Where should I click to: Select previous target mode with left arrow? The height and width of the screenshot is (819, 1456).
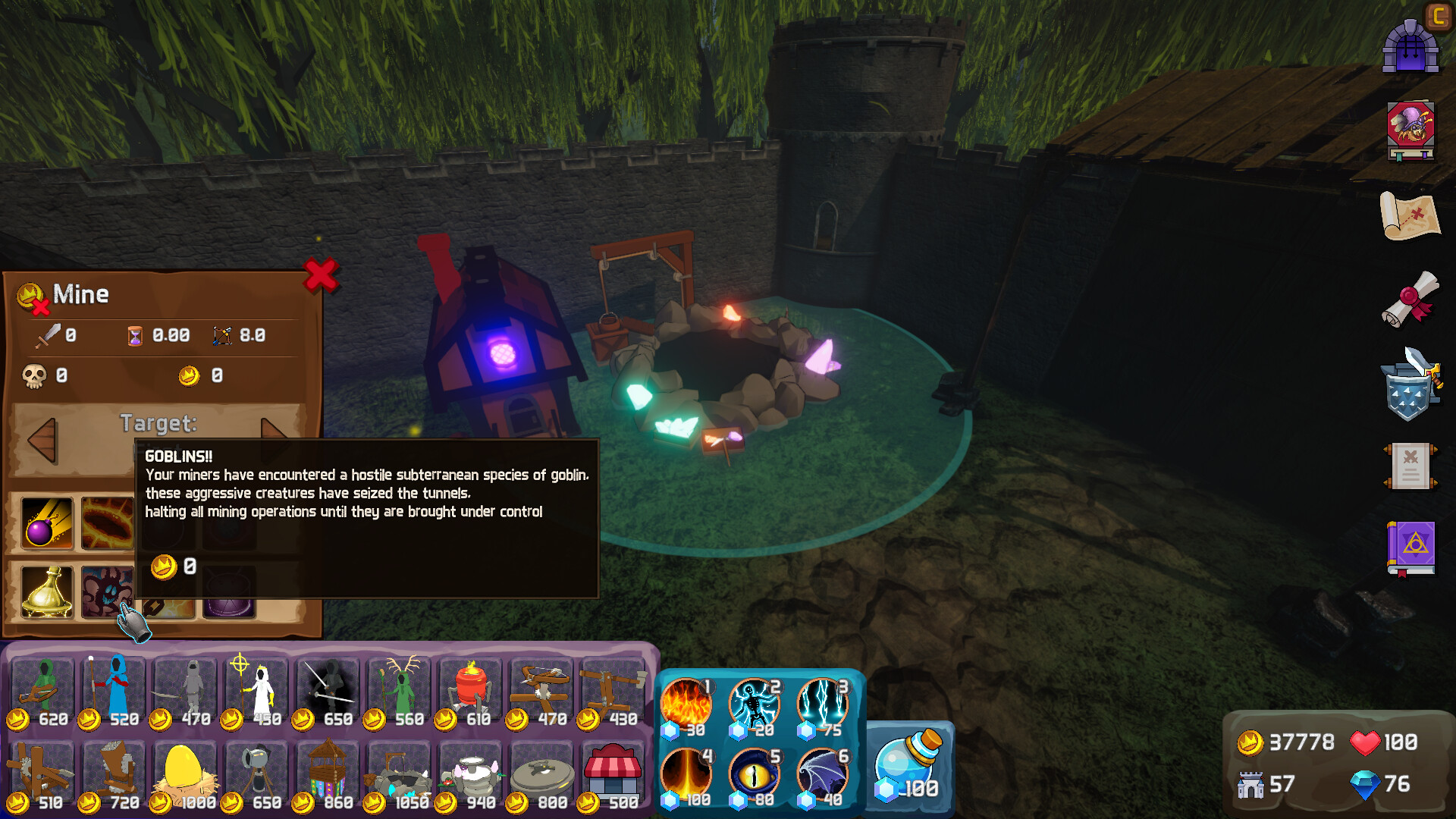point(42,440)
